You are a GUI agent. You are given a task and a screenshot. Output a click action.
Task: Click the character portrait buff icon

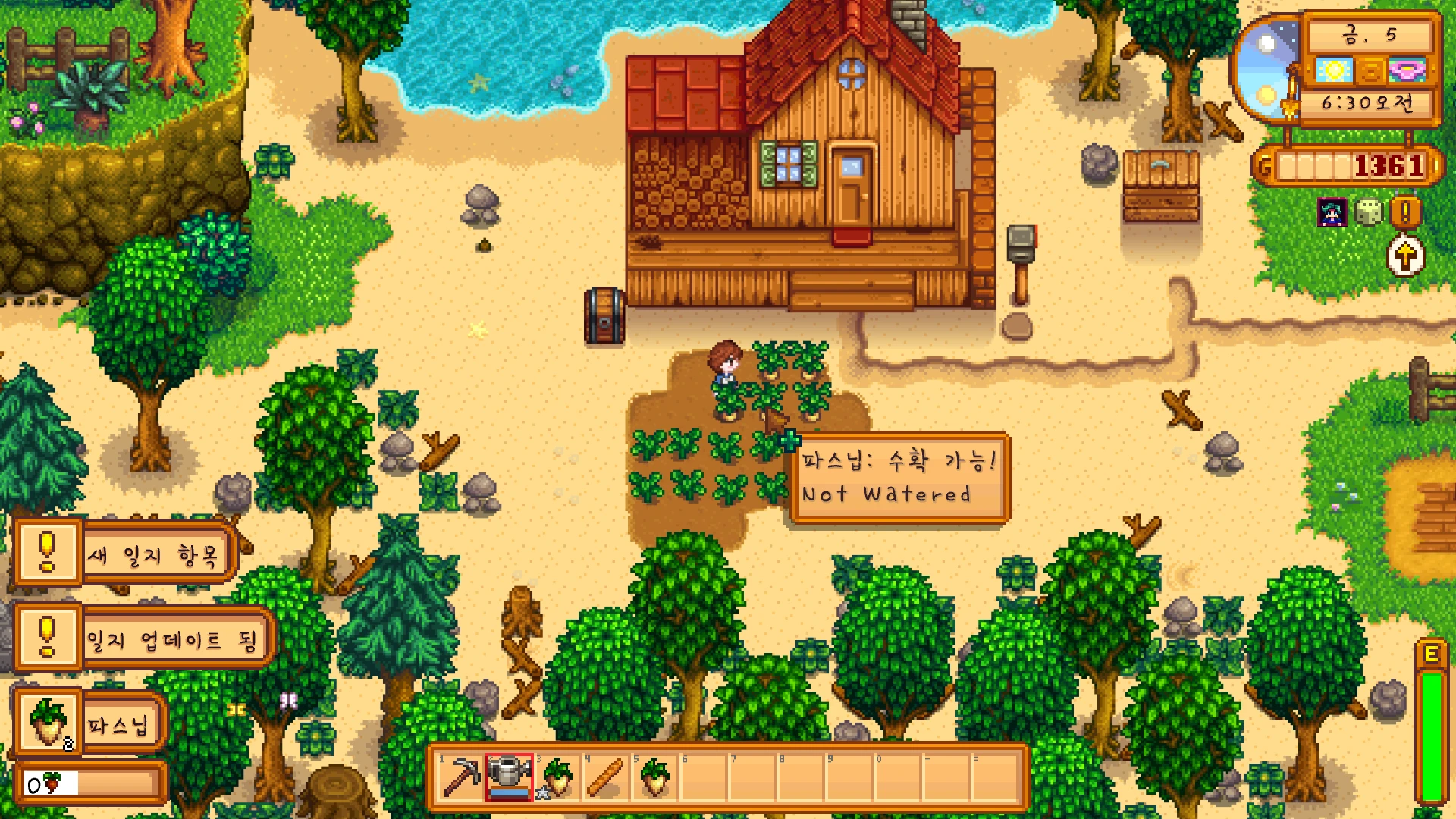[x=1332, y=213]
